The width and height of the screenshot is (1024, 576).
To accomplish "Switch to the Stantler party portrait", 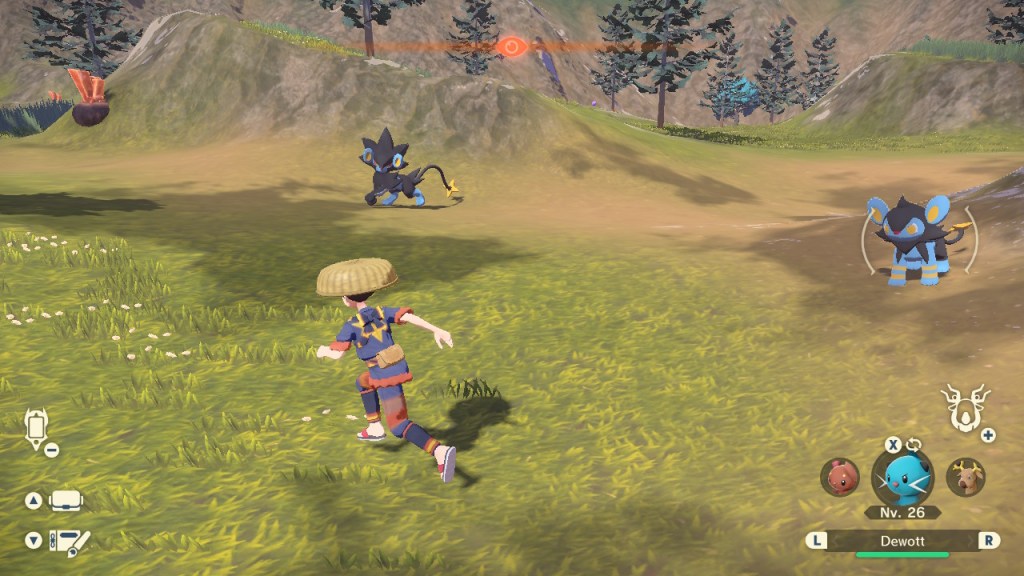I will tap(965, 477).
